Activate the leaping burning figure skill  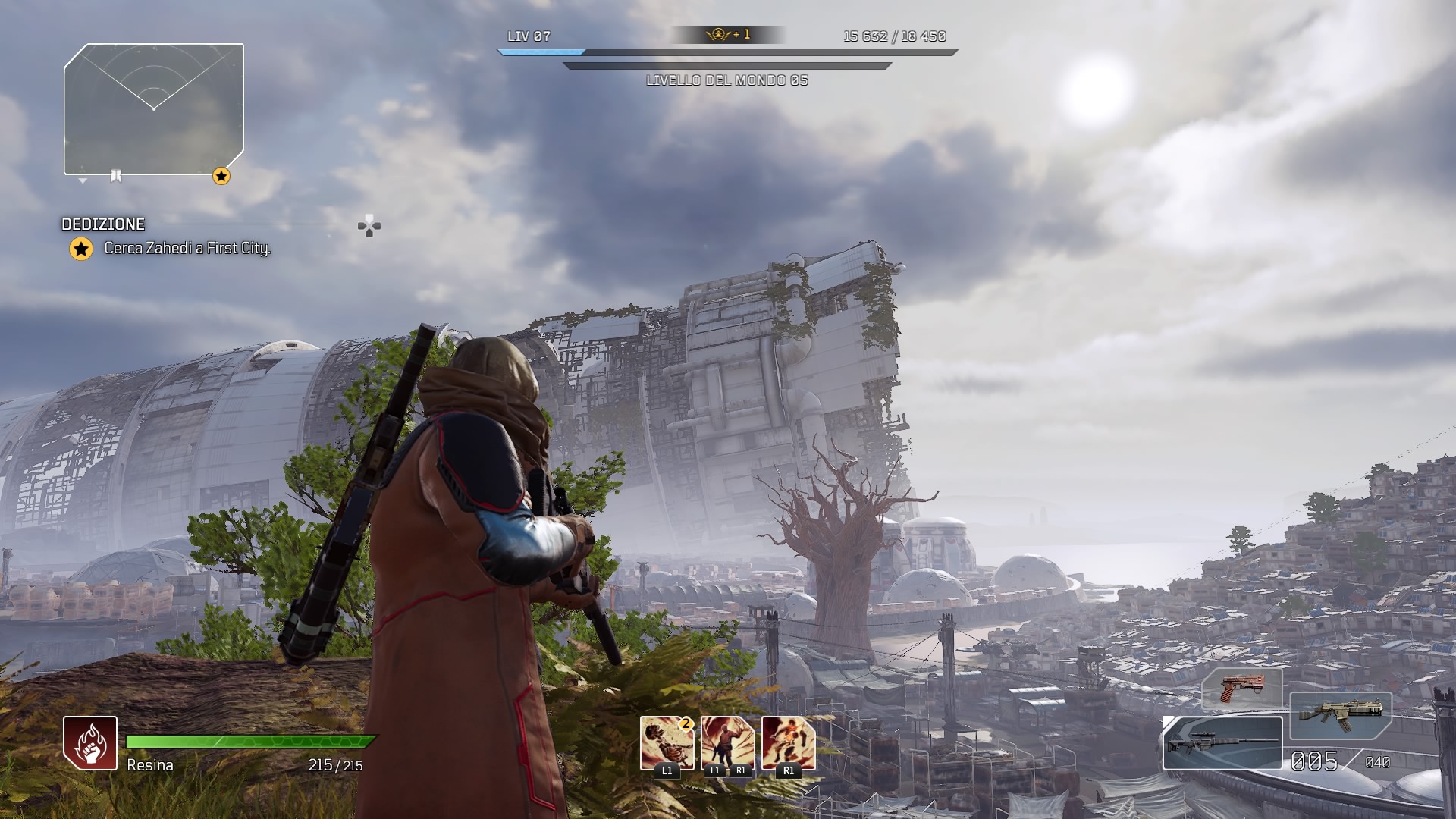pyautogui.click(x=788, y=743)
